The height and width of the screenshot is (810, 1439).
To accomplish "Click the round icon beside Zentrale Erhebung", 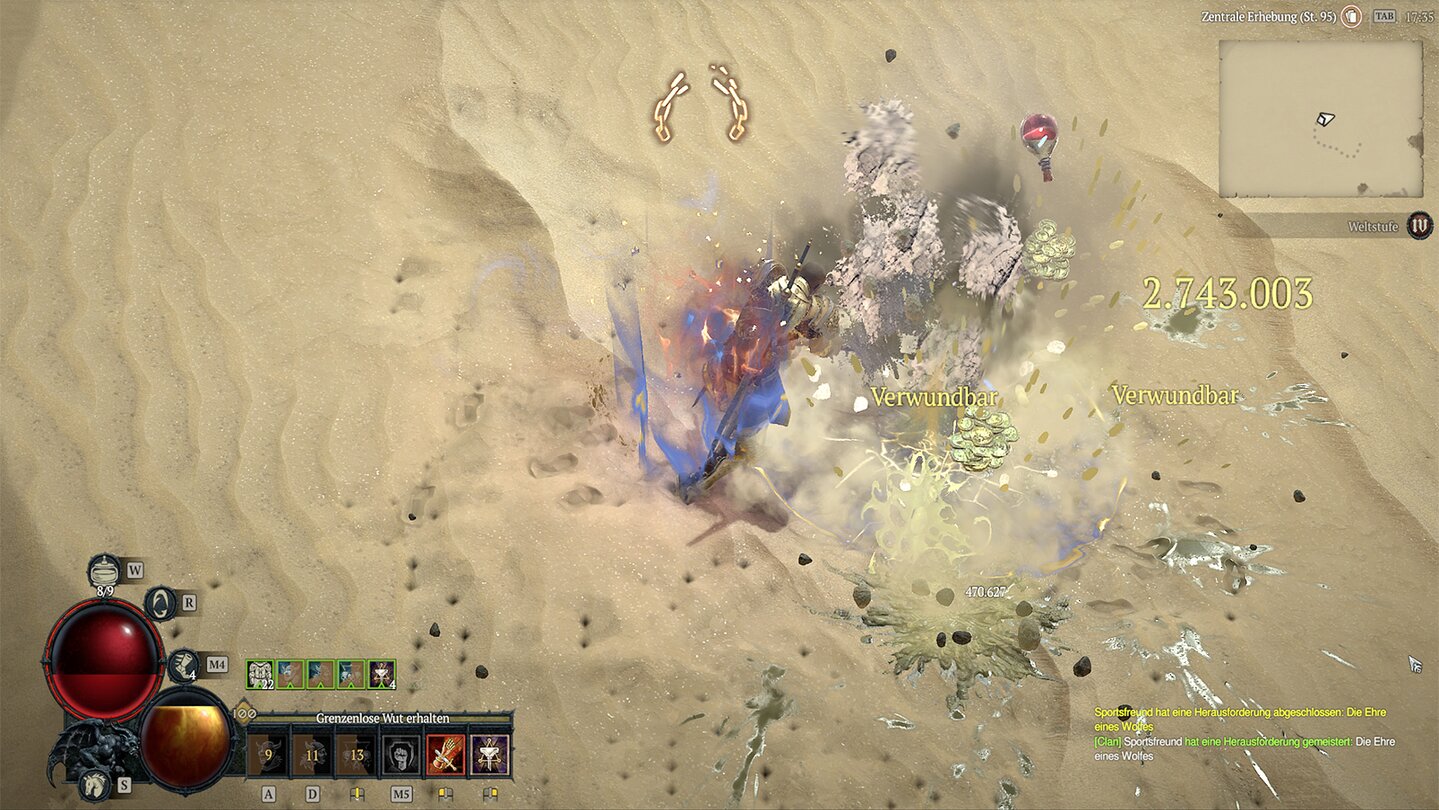I will [1352, 16].
